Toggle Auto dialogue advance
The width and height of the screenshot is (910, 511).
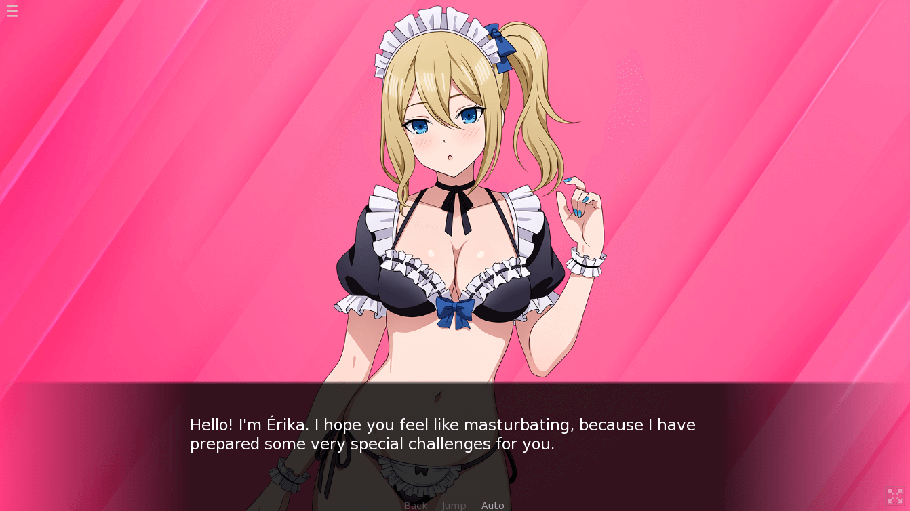pos(492,505)
